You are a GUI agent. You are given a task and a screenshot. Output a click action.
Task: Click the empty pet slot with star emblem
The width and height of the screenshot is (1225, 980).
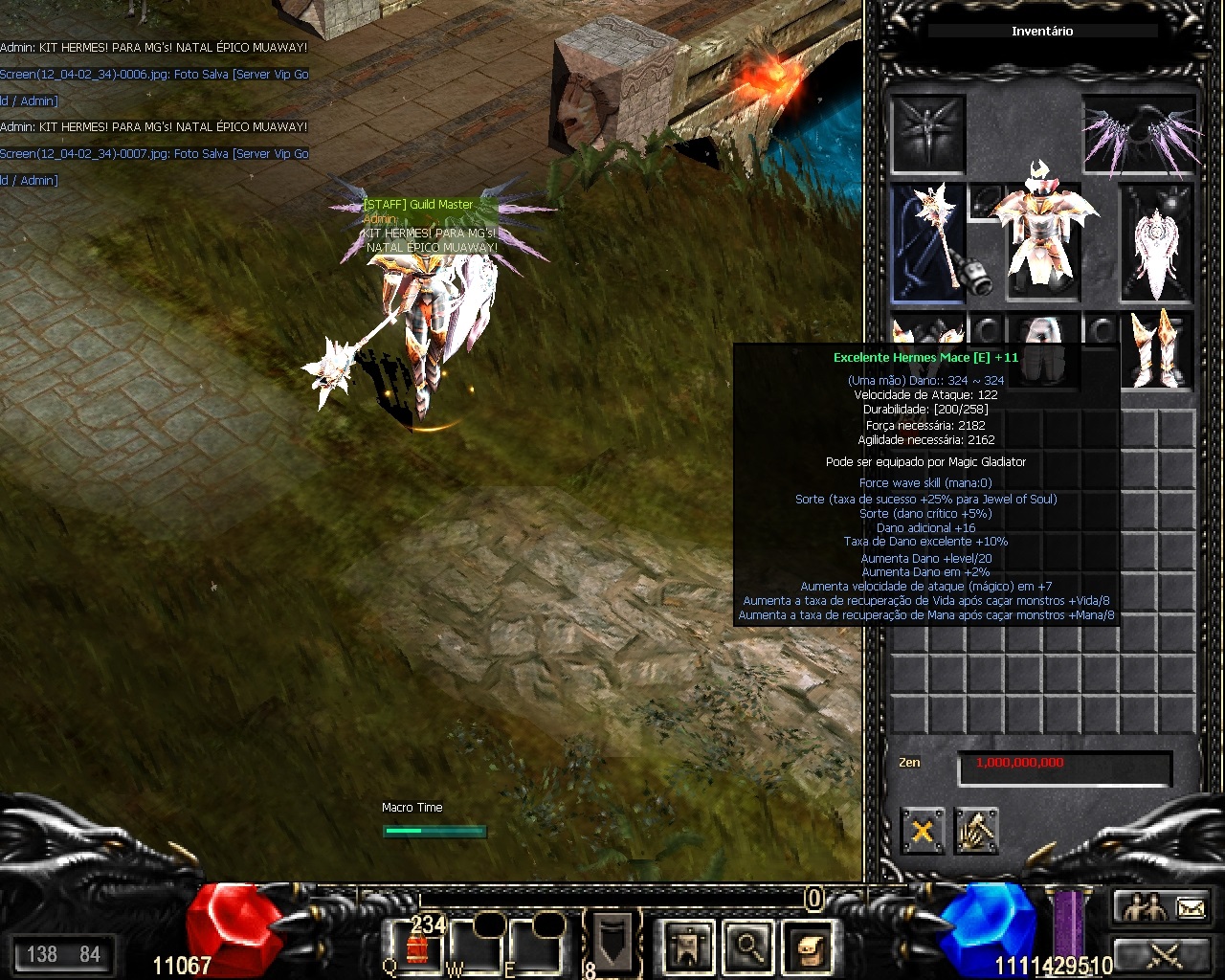tap(928, 134)
